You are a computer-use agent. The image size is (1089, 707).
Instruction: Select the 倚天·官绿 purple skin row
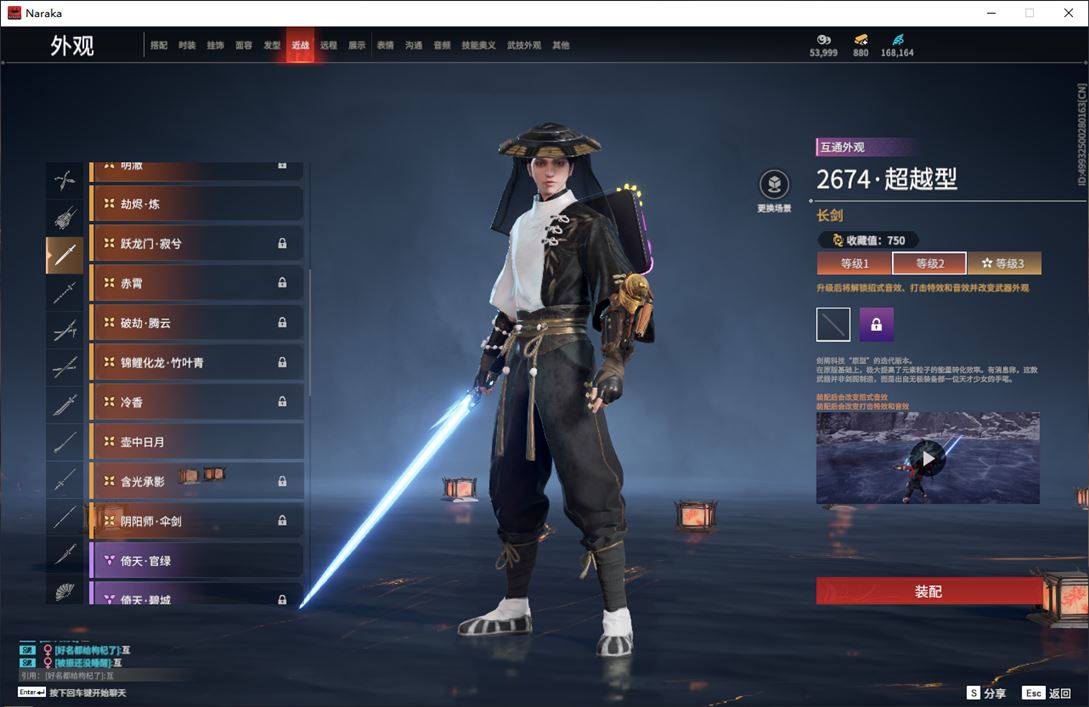[196, 560]
